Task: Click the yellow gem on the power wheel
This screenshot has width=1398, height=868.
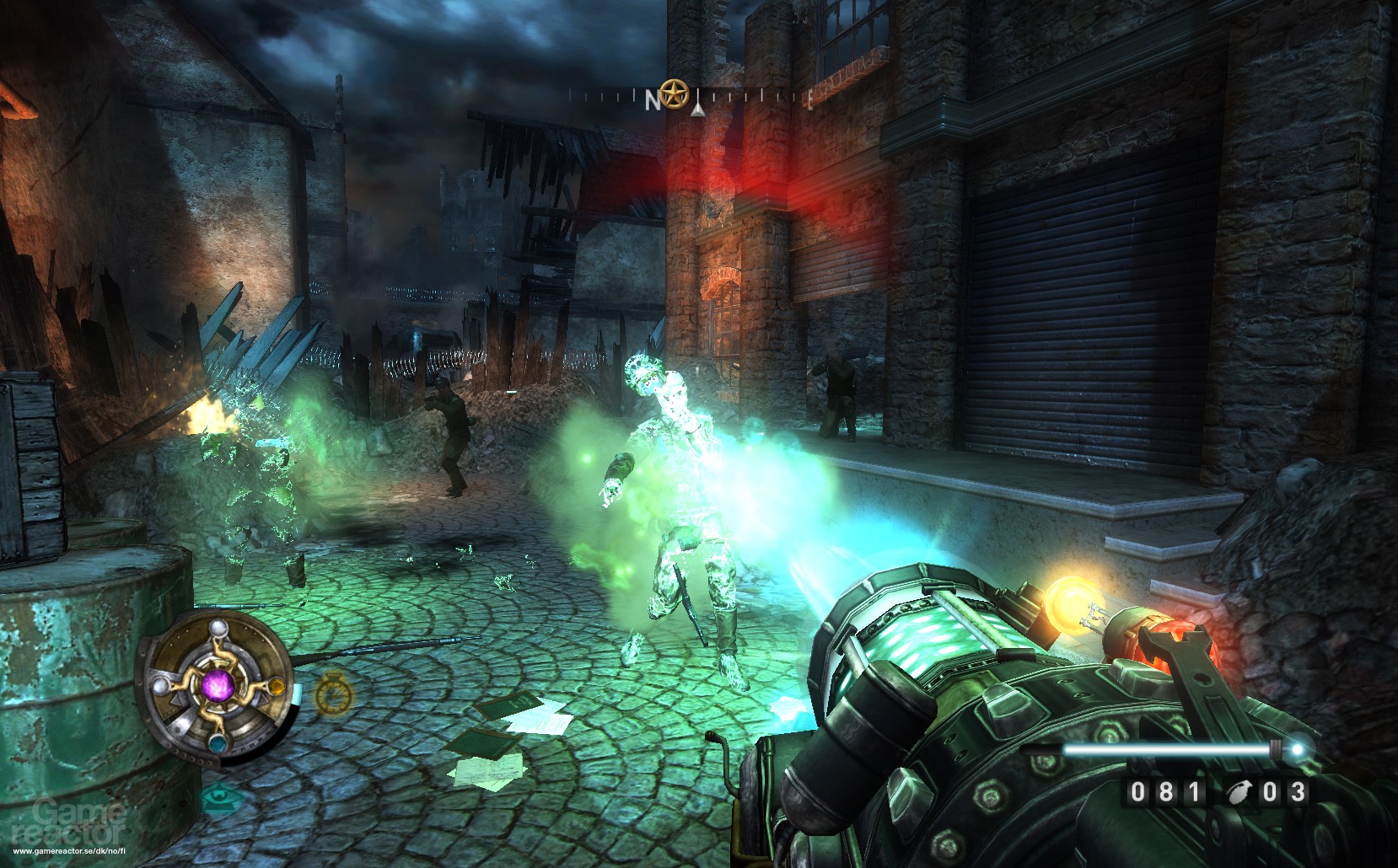Action: pos(277,688)
